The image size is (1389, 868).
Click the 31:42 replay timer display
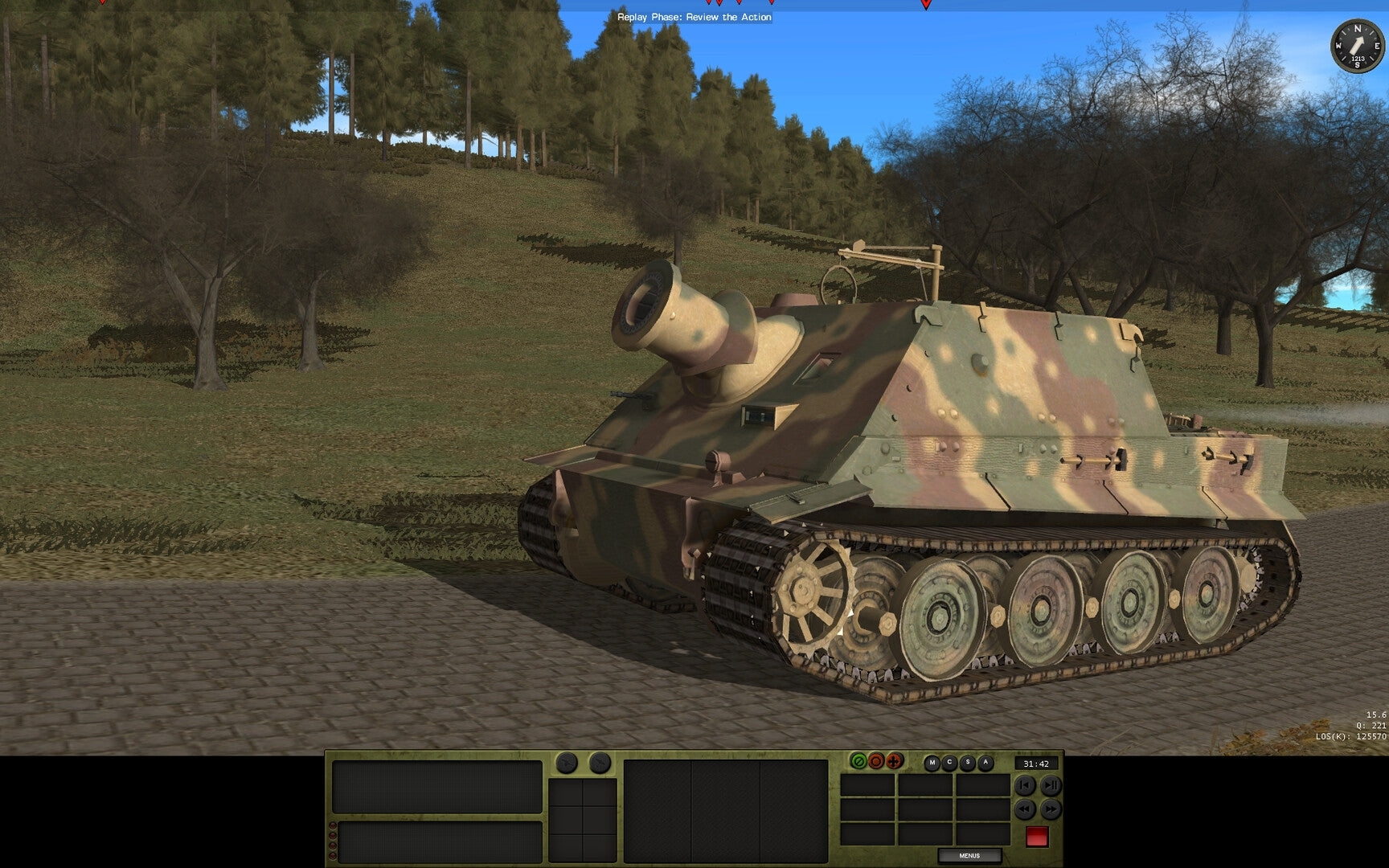pyautogui.click(x=1036, y=764)
